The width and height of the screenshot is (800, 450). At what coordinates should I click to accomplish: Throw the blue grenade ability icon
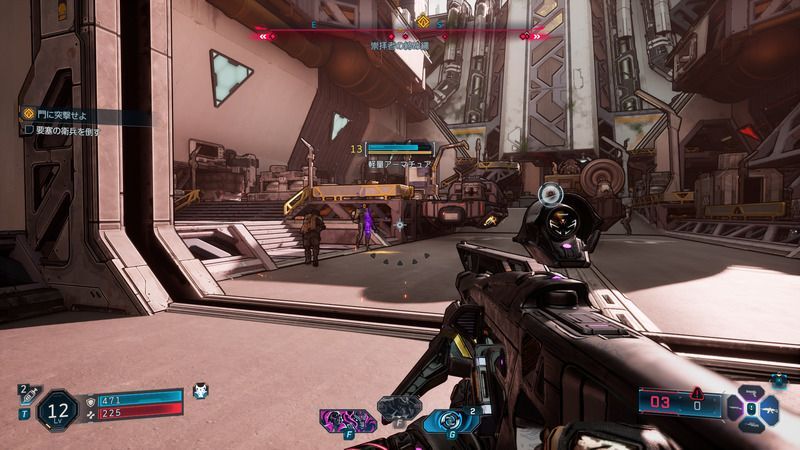pos(449,420)
